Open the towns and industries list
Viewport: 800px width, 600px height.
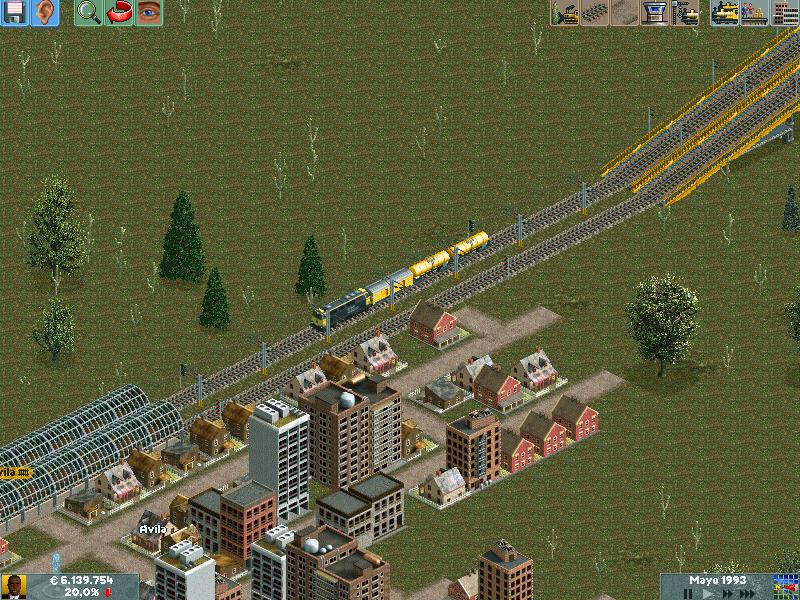(x=786, y=13)
